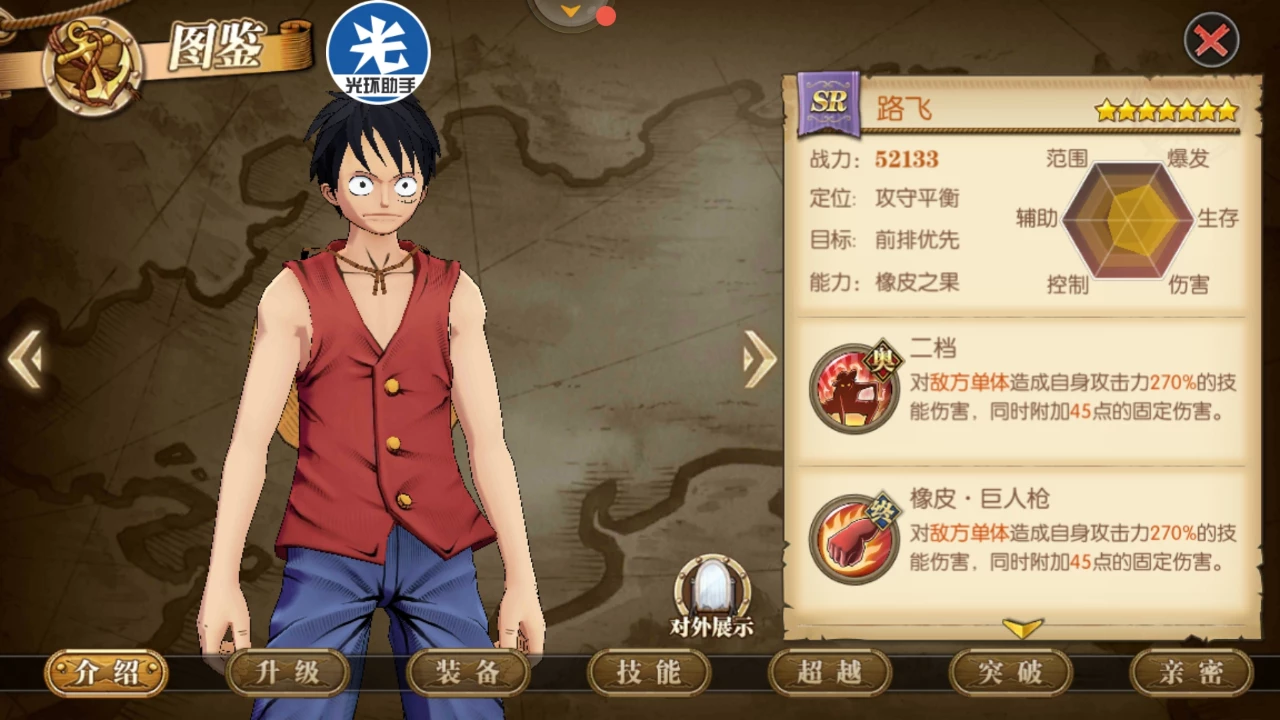1280x720 pixels.
Task: Select the 装备 (Equipment) tab
Action: [x=468, y=673]
